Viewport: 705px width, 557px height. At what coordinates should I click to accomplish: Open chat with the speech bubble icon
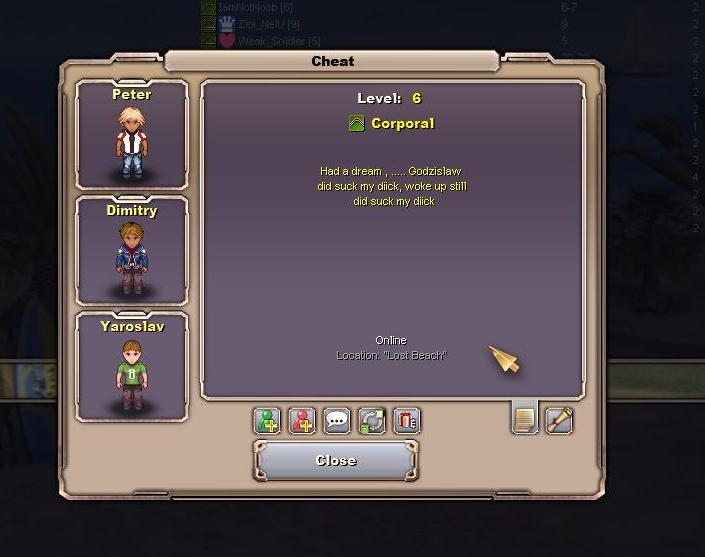coord(337,421)
